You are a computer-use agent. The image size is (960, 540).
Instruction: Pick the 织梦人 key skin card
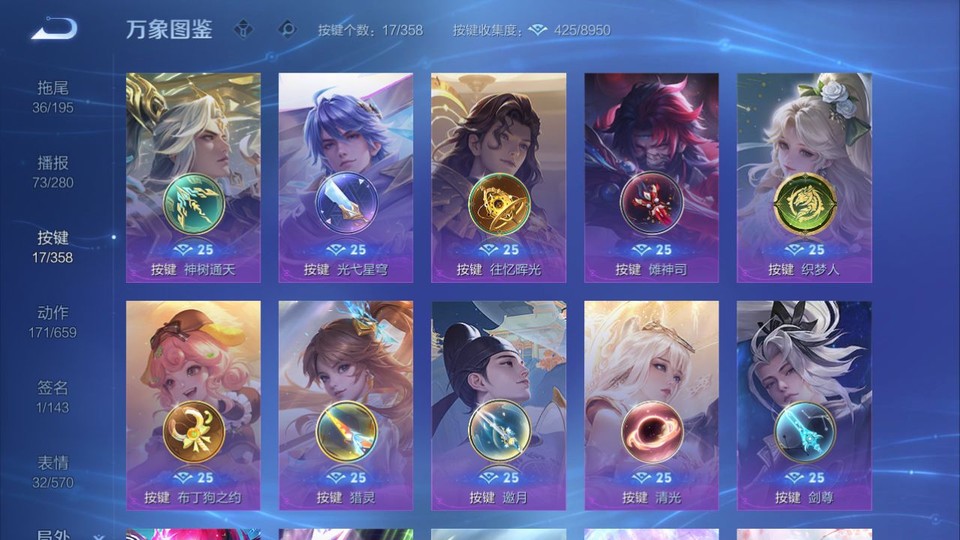[x=804, y=177]
